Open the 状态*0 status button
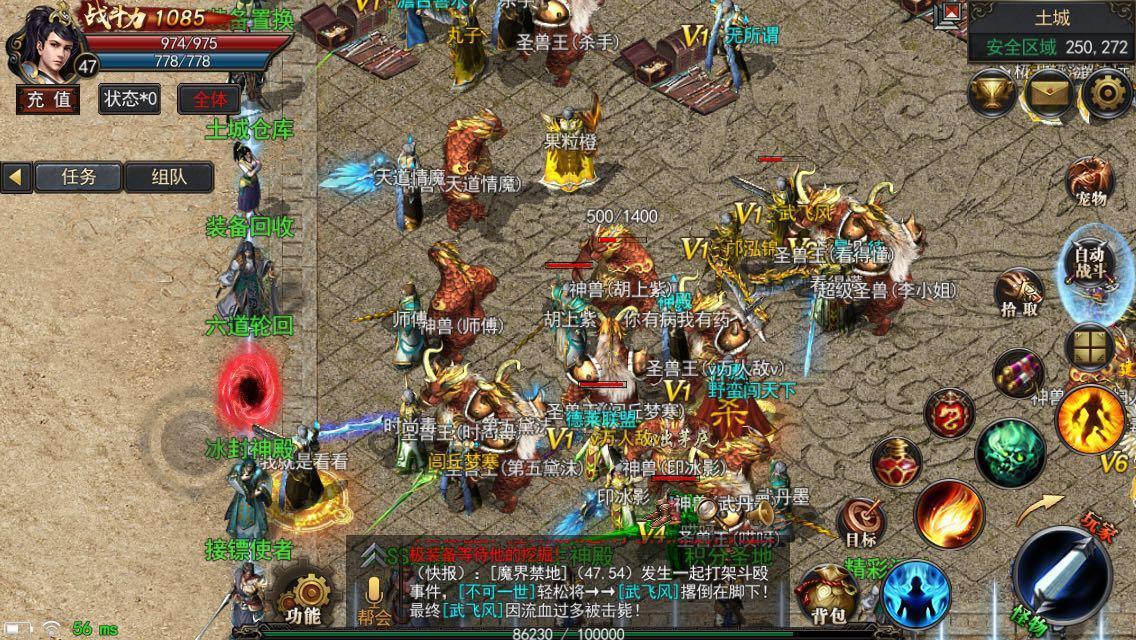Screen dimensions: 1136x640 129,99
